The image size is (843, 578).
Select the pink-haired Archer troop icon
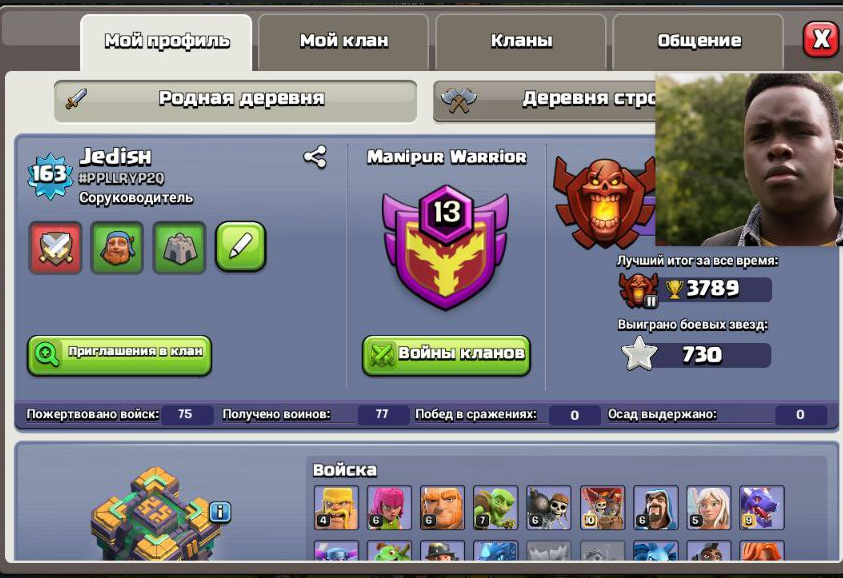[x=389, y=508]
